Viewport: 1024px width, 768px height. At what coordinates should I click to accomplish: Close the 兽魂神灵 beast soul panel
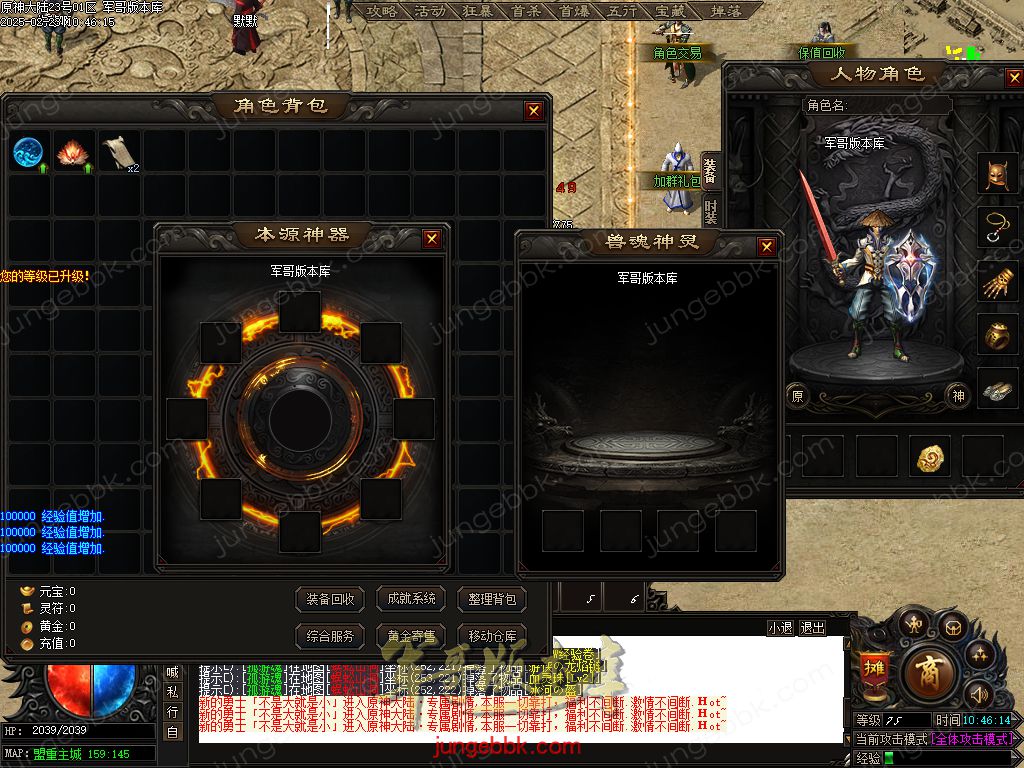point(766,246)
